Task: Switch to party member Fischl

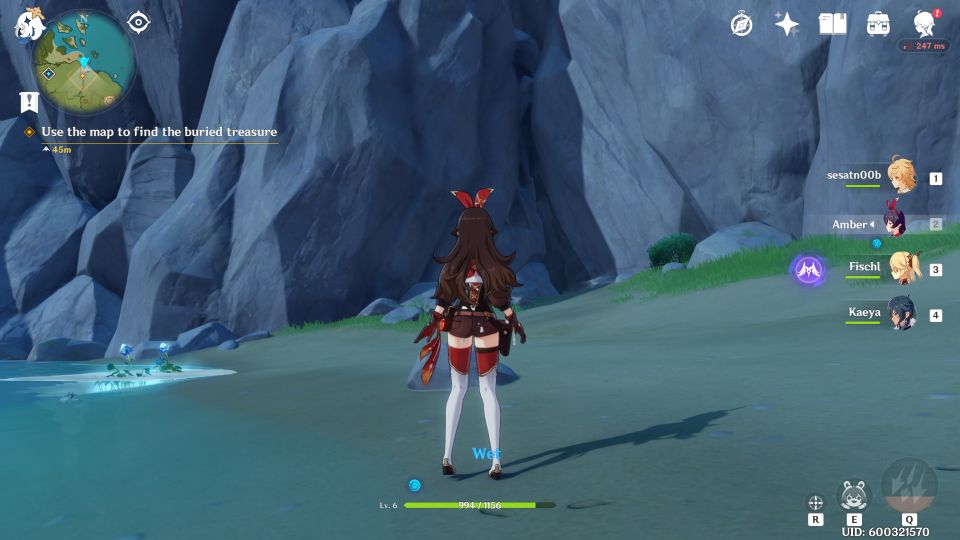Action: [903, 268]
